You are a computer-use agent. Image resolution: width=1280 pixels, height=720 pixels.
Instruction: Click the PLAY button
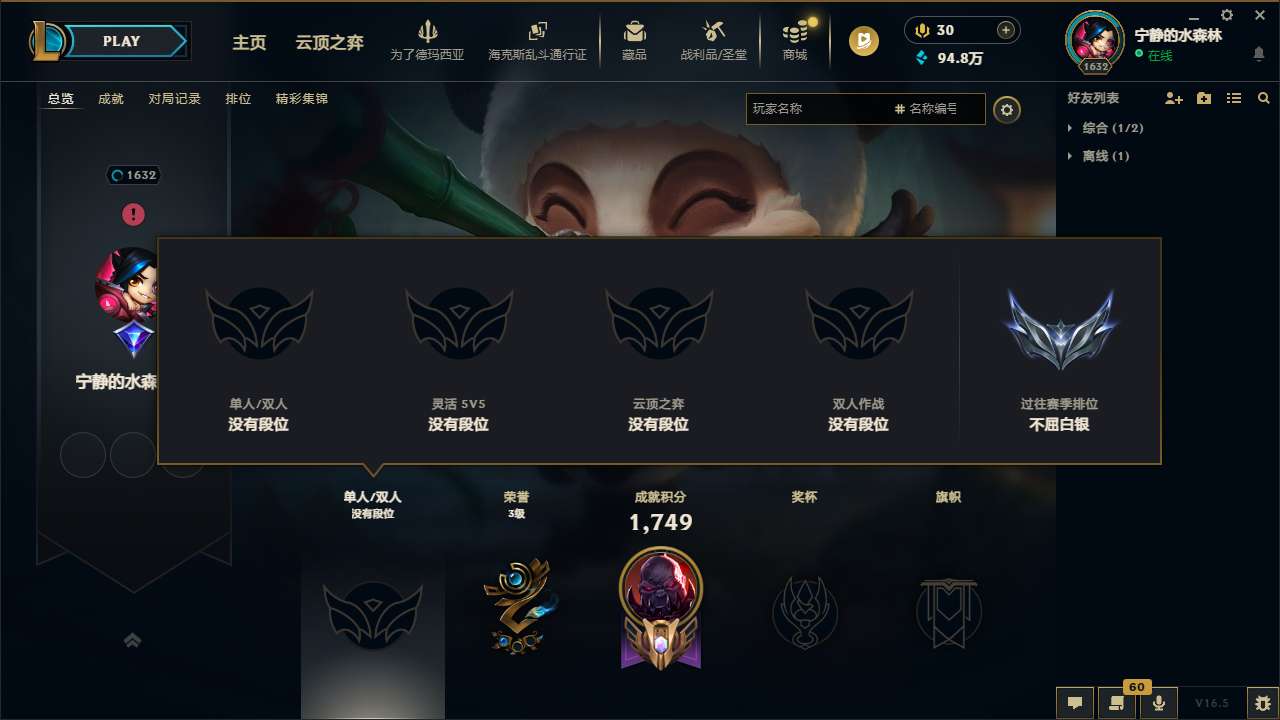click(x=122, y=41)
